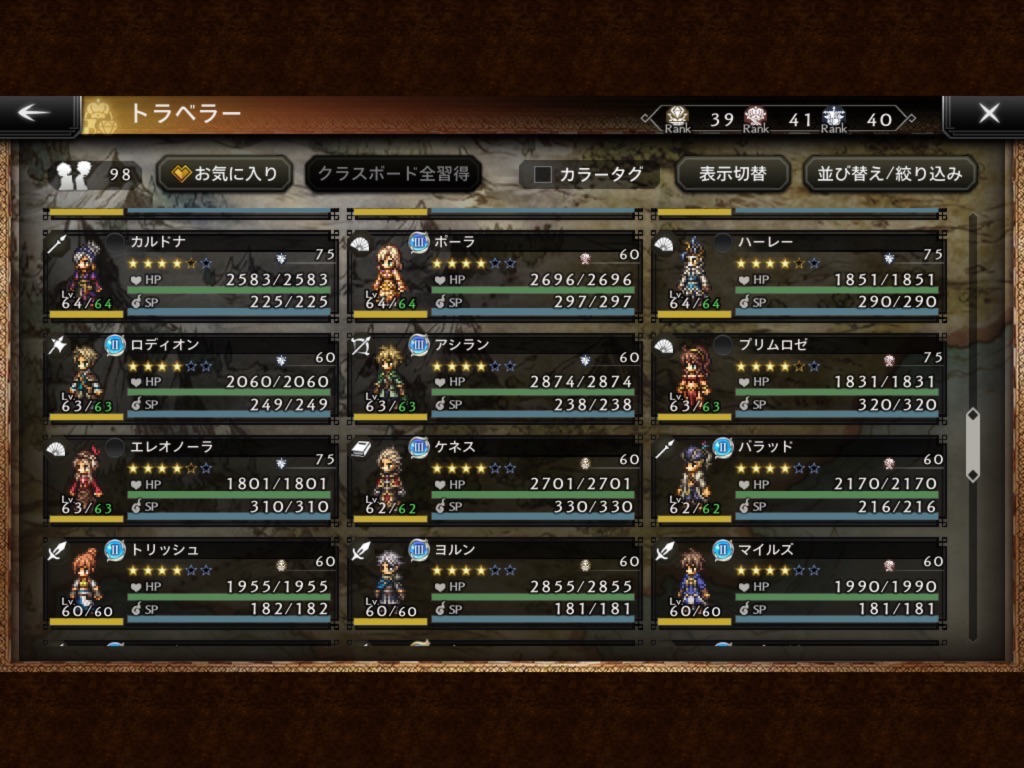Screen dimensions: 1024x768
Task: Close the Traveler screen with X
Action: (987, 114)
